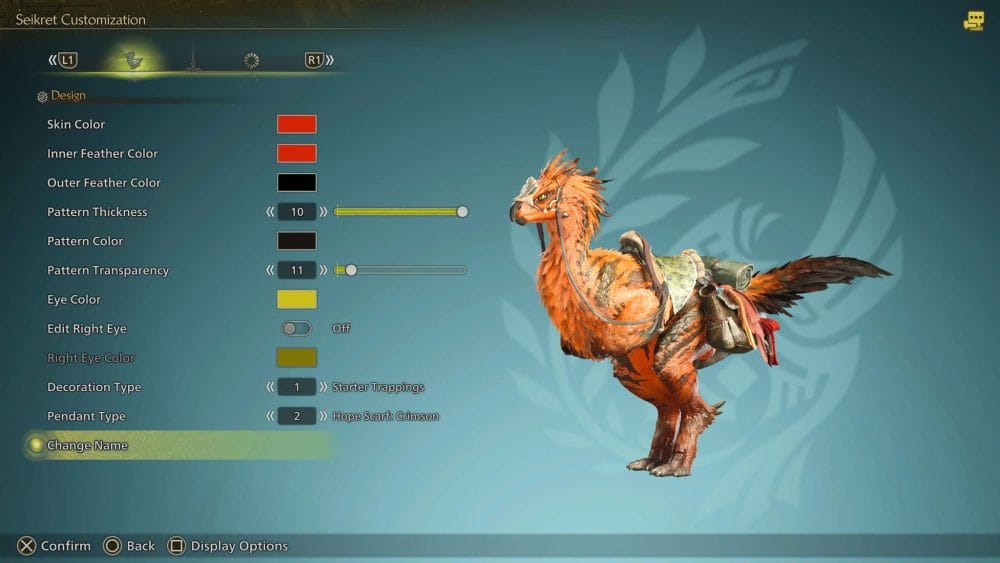Pick the Outer Feather Color swatch
This screenshot has height=563, width=1000.
(x=296, y=183)
